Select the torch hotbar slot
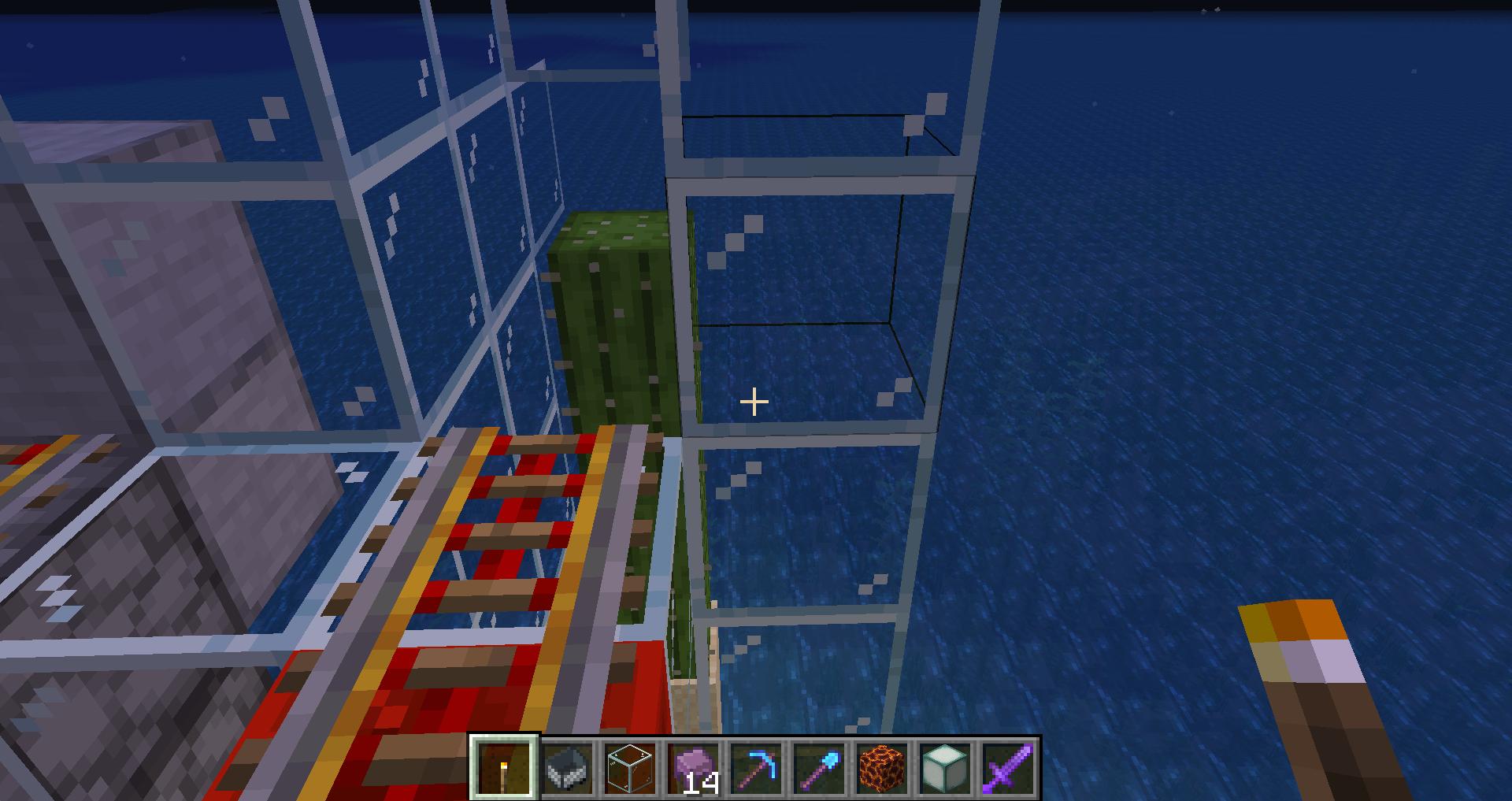The image size is (1512, 801). tap(504, 768)
